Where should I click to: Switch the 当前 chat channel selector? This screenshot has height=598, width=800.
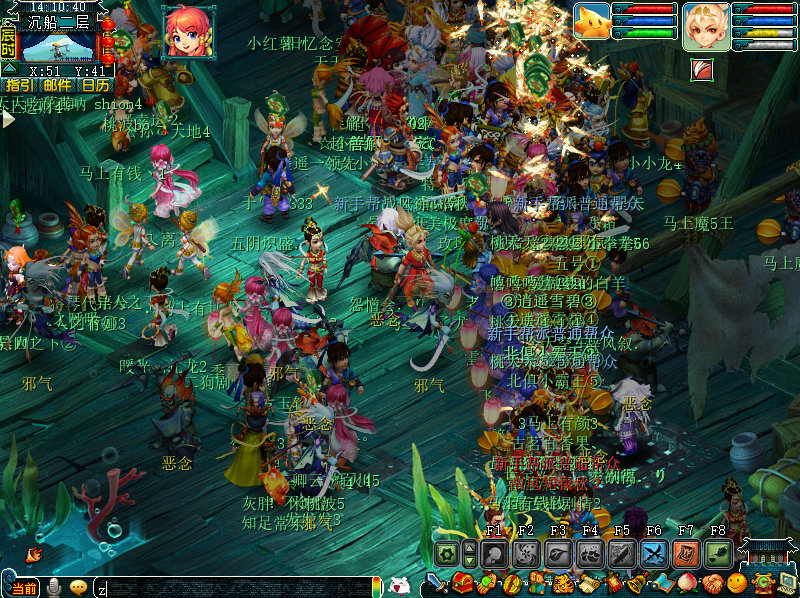24,587
